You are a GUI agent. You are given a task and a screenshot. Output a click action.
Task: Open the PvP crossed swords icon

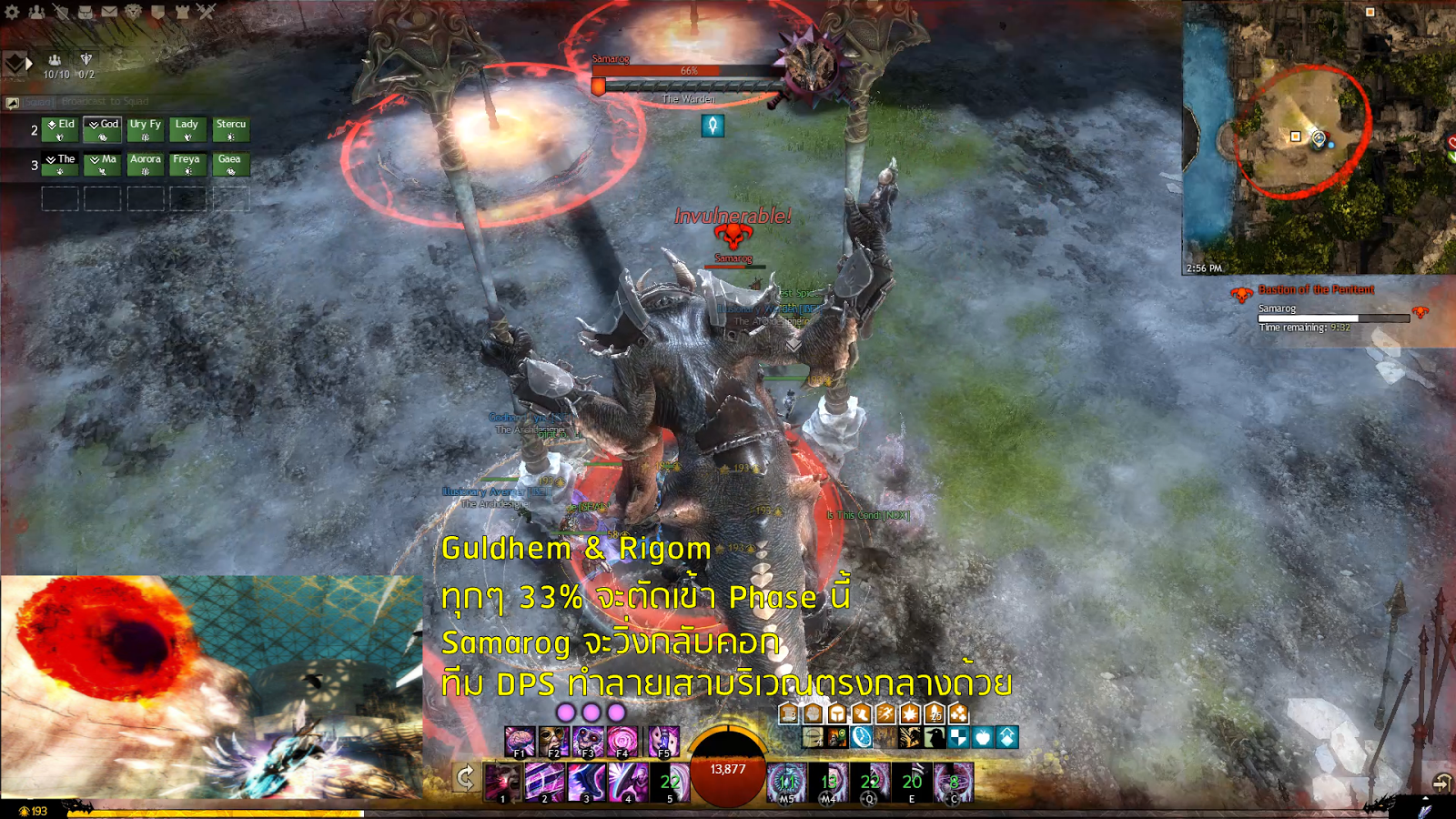click(x=207, y=13)
